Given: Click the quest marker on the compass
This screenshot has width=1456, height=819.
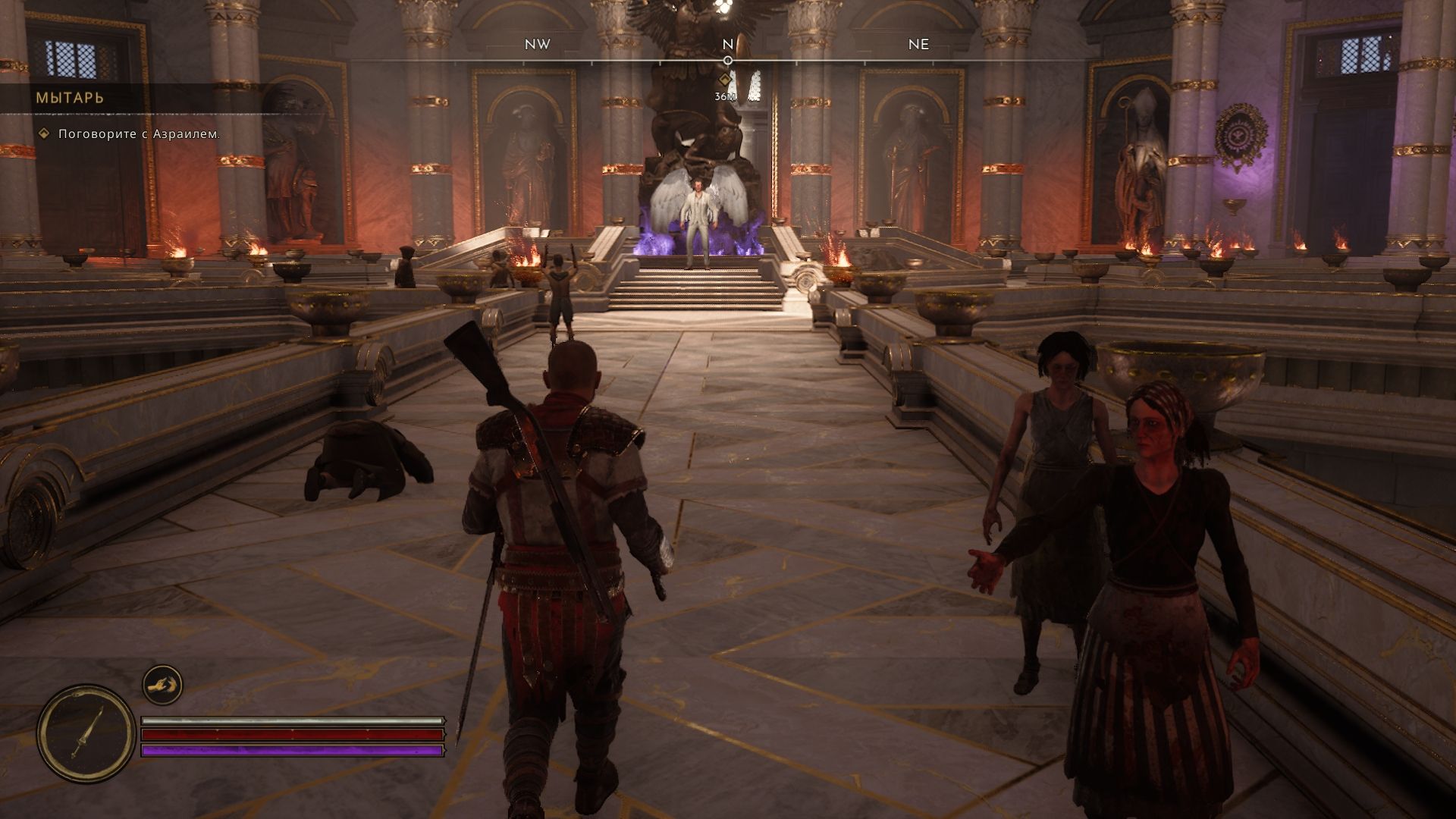Looking at the screenshot, I should (x=726, y=80).
